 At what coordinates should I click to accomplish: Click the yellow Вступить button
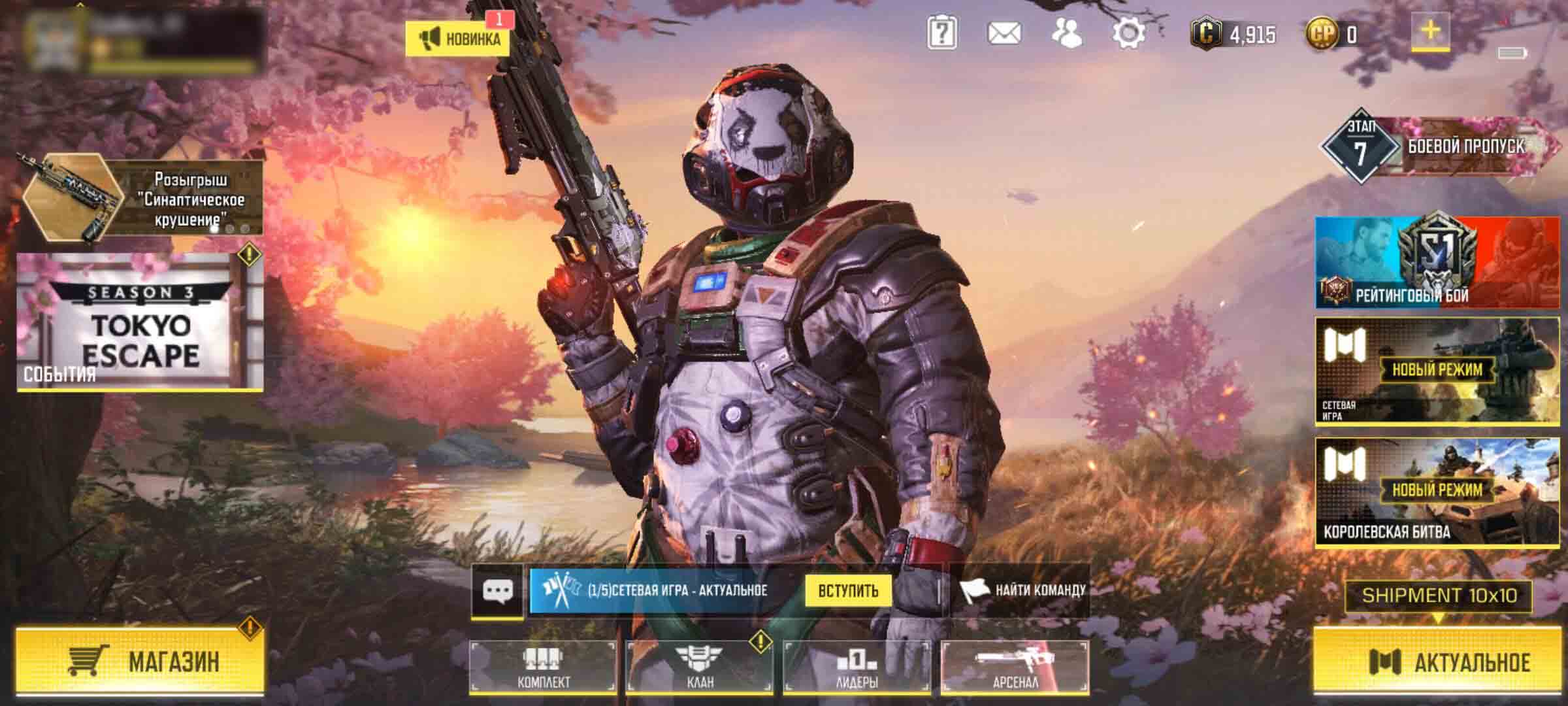[x=848, y=591]
